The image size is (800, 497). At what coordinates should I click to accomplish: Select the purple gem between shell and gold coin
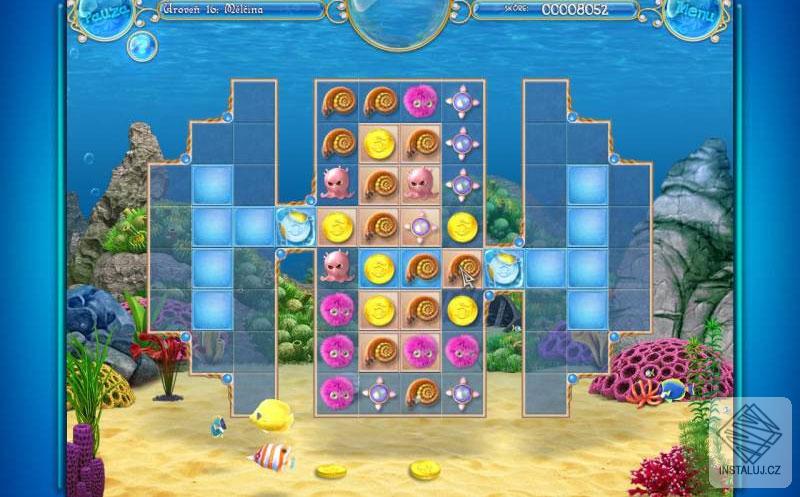(420, 226)
